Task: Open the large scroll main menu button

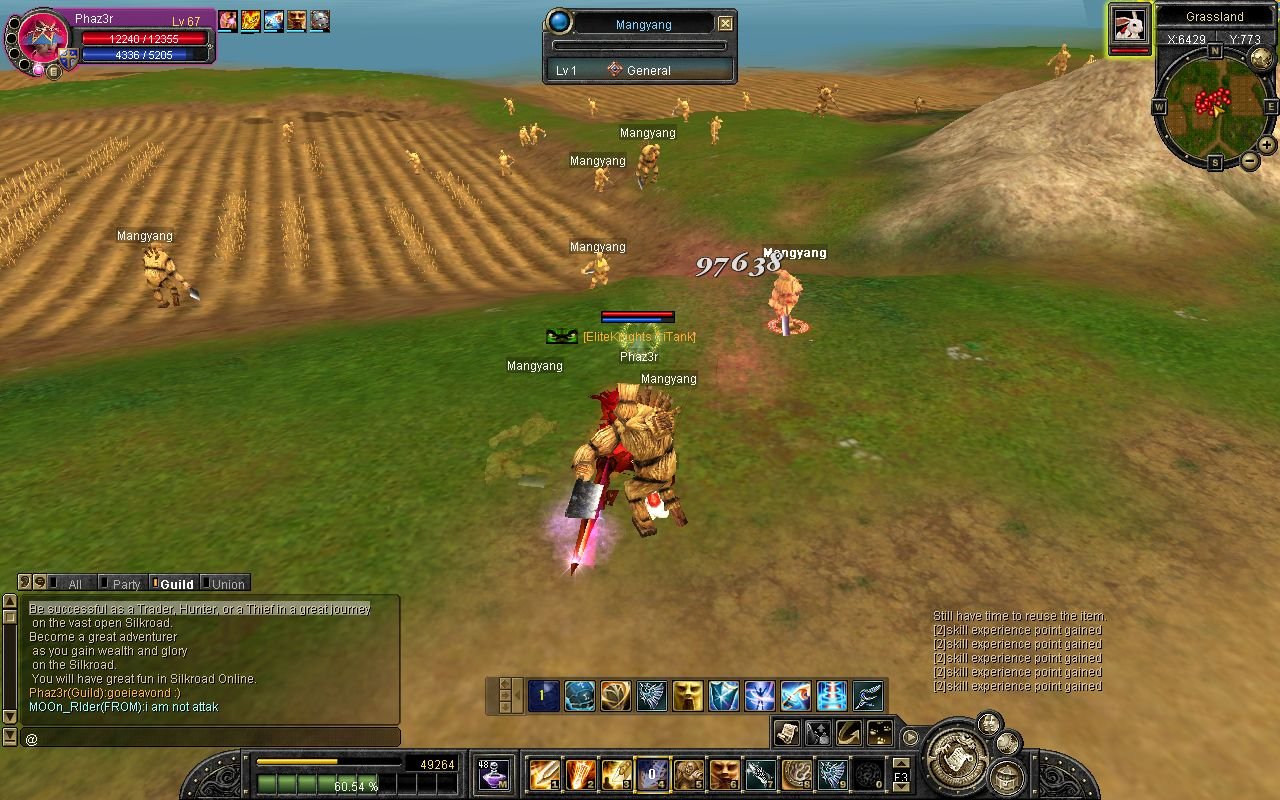Action: point(954,757)
